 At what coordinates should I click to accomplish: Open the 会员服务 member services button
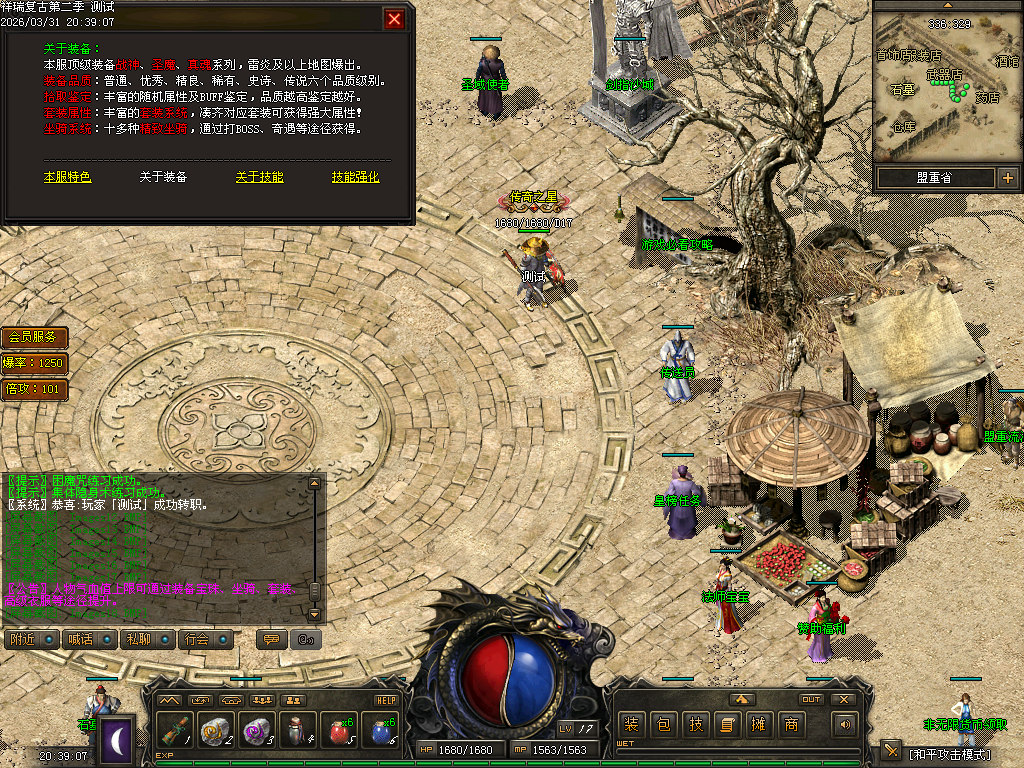point(34,337)
